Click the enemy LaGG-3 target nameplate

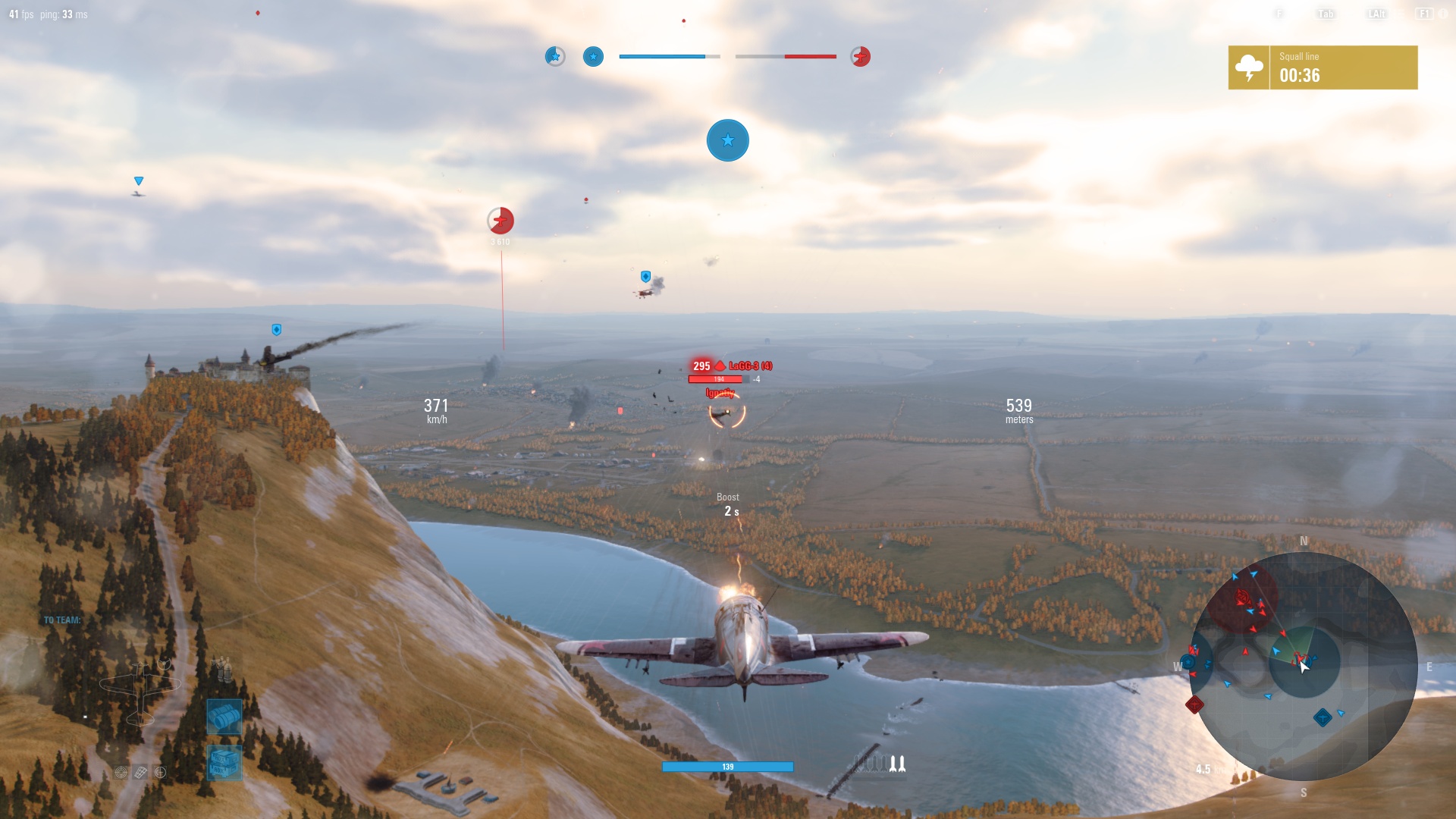[x=752, y=366]
